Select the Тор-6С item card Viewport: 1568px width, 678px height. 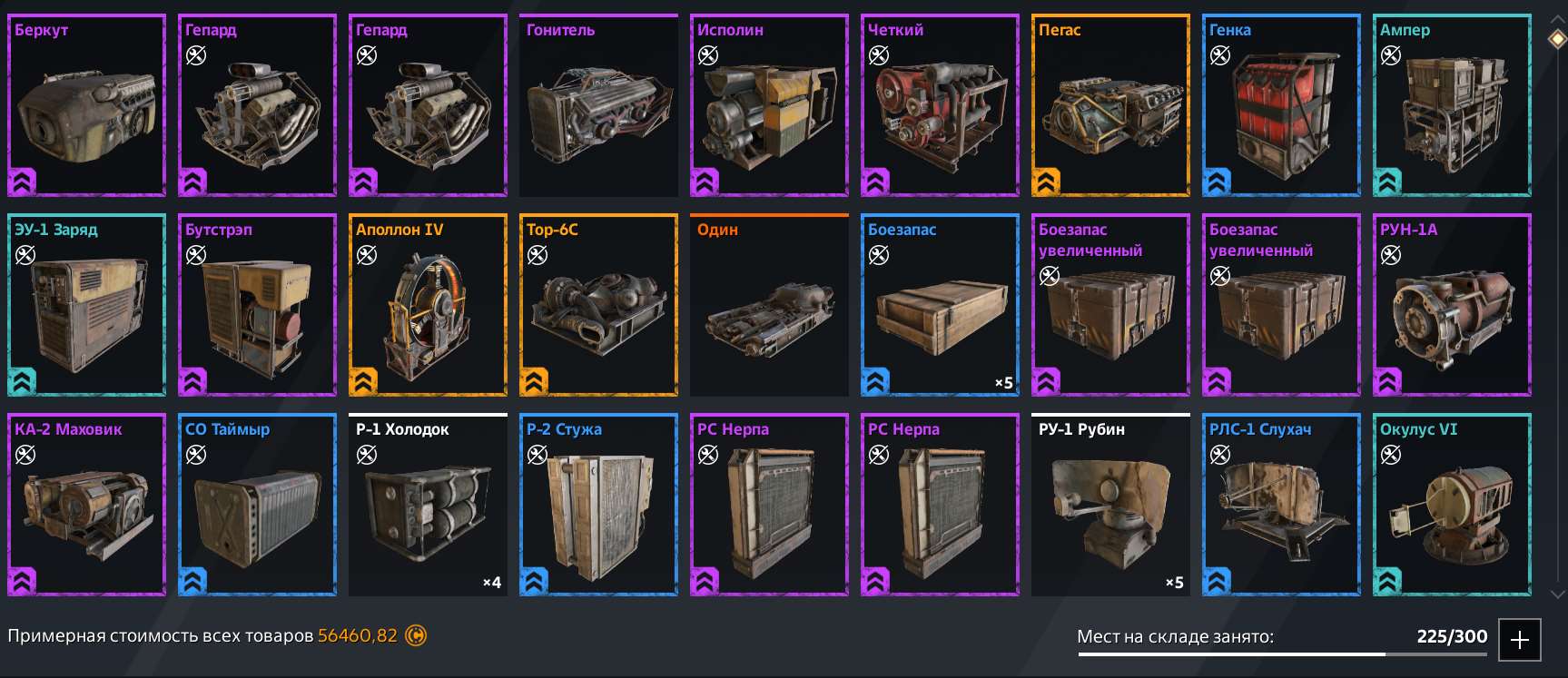coord(597,305)
